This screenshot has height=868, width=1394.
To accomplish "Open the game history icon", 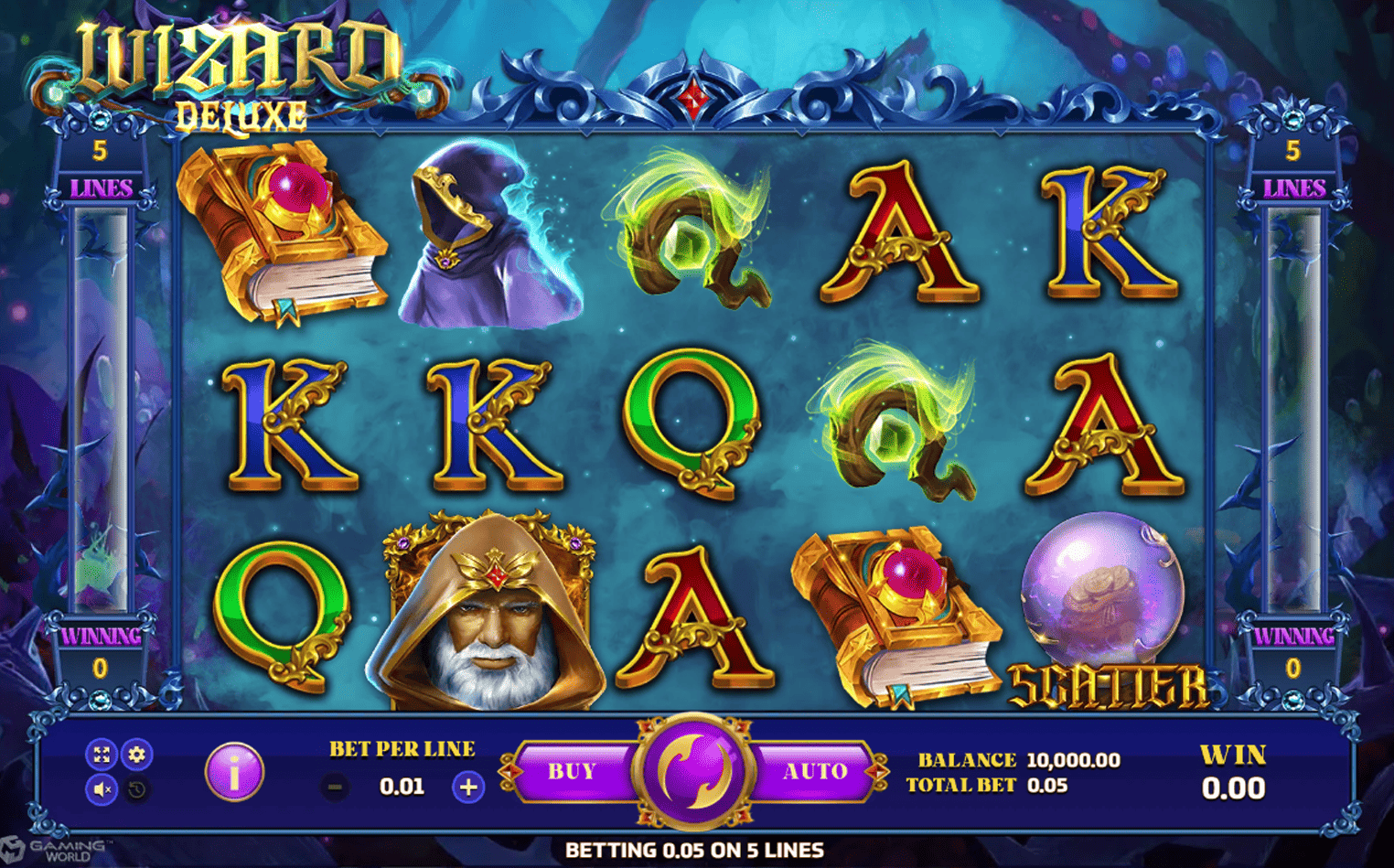I will pos(137,788).
